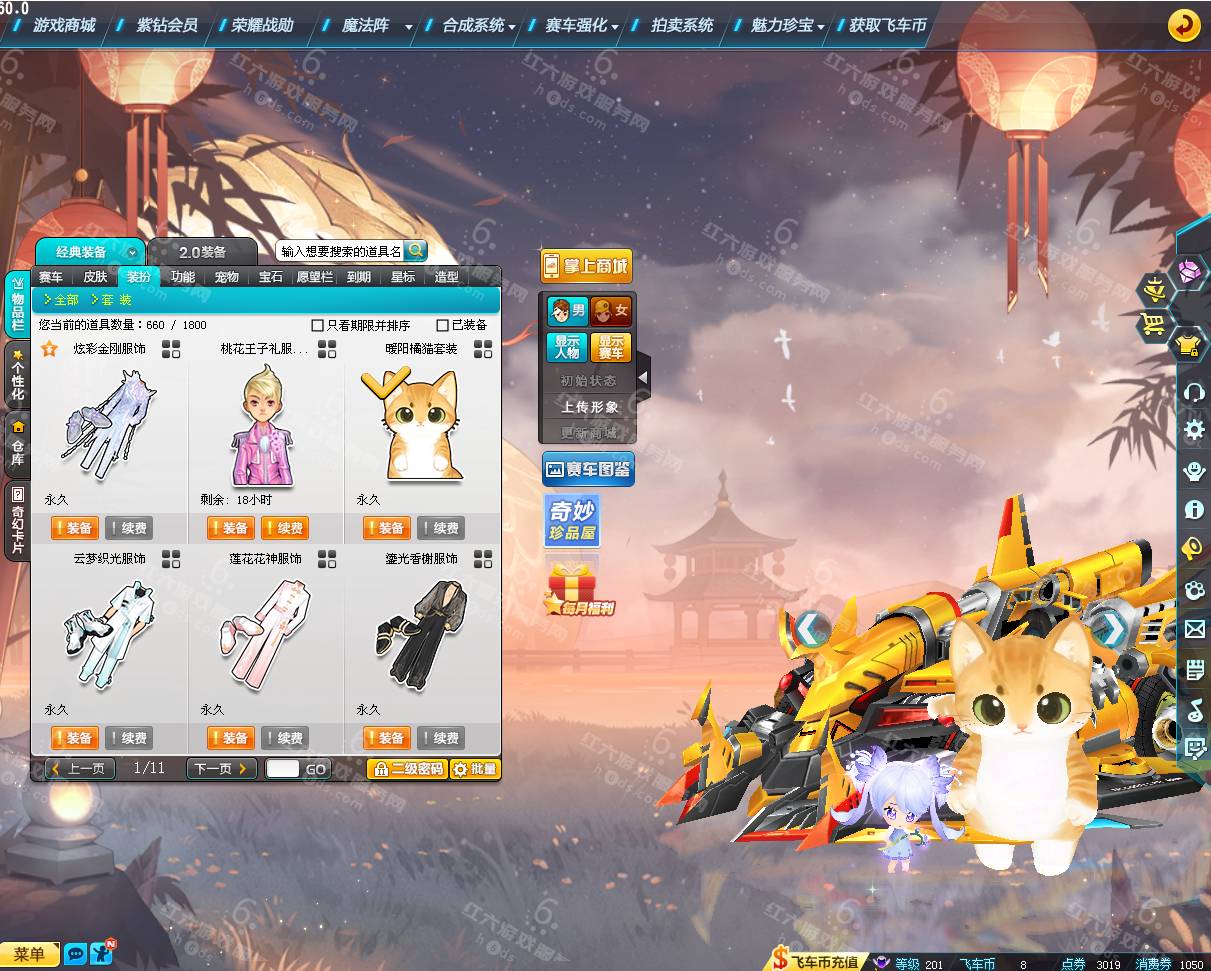Click the 批量 batch button
The height and width of the screenshot is (971, 1211).
pyautogui.click(x=474, y=768)
